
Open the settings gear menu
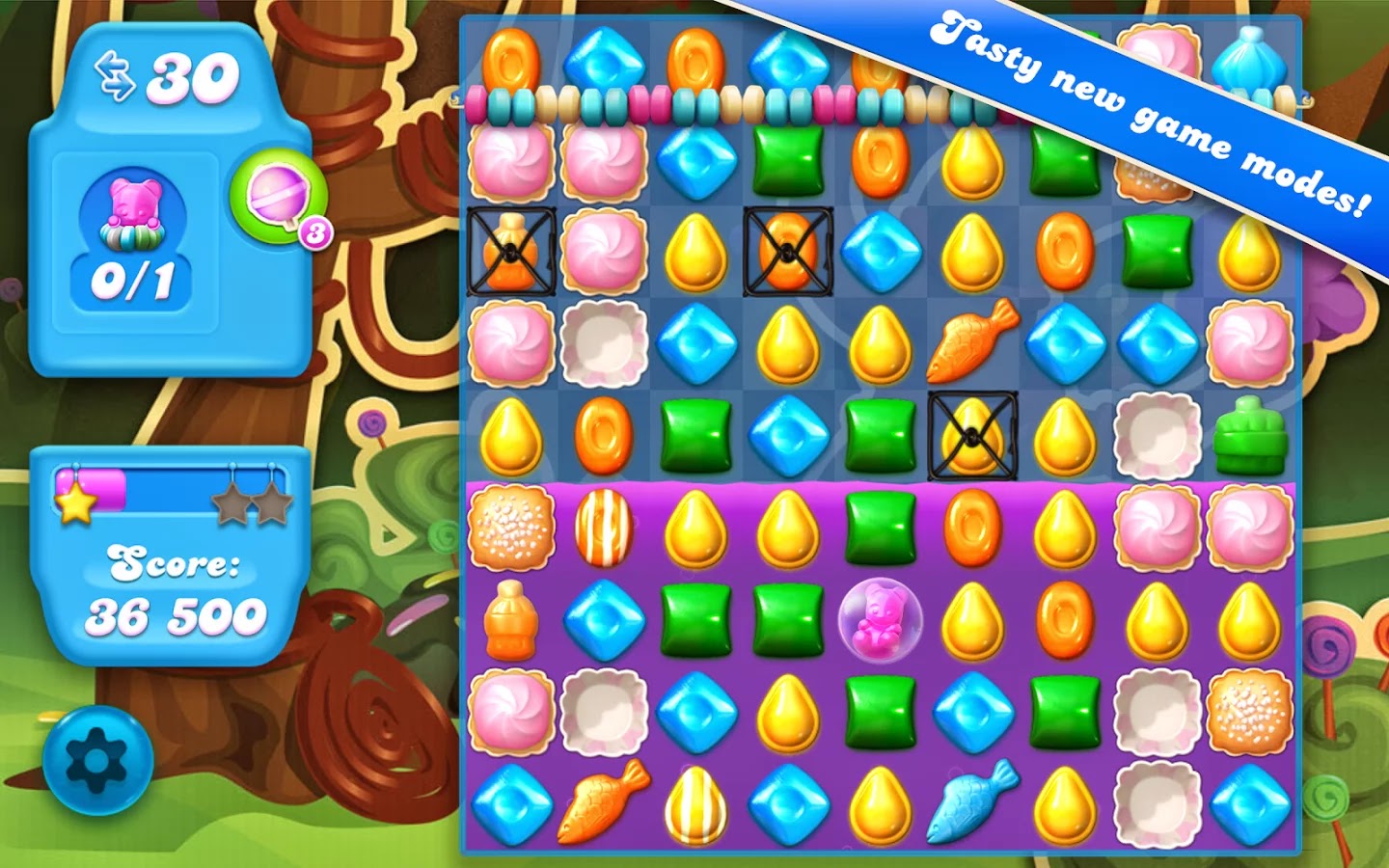click(x=94, y=758)
